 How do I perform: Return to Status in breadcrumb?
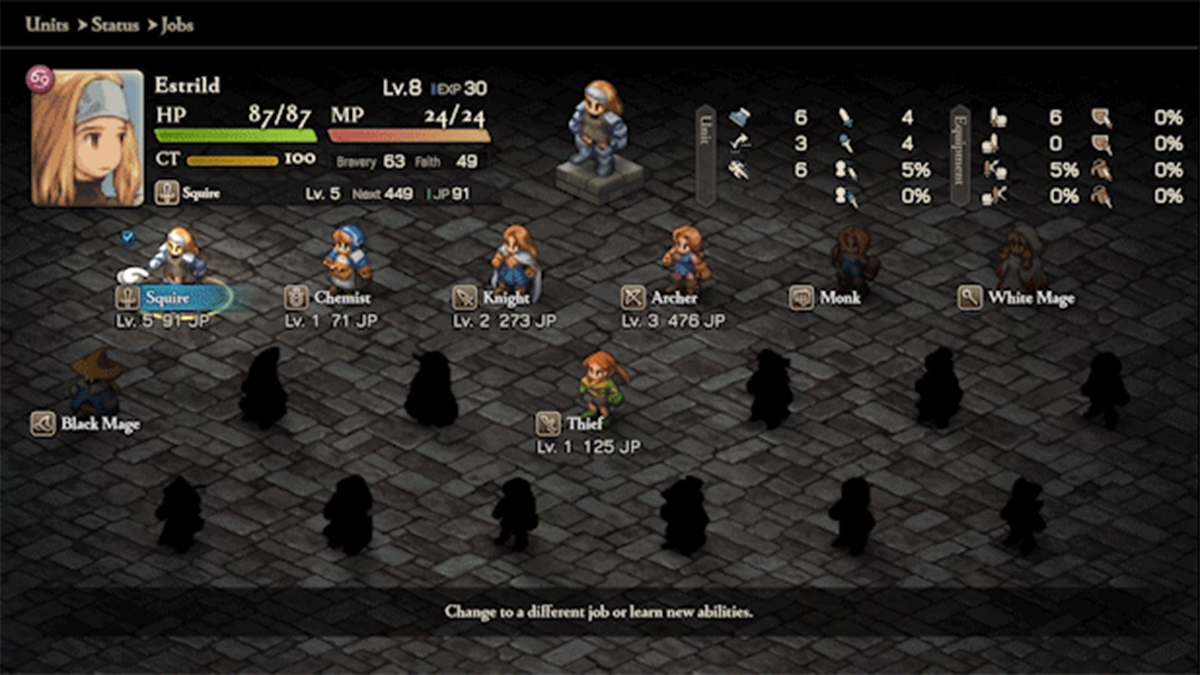[x=114, y=24]
